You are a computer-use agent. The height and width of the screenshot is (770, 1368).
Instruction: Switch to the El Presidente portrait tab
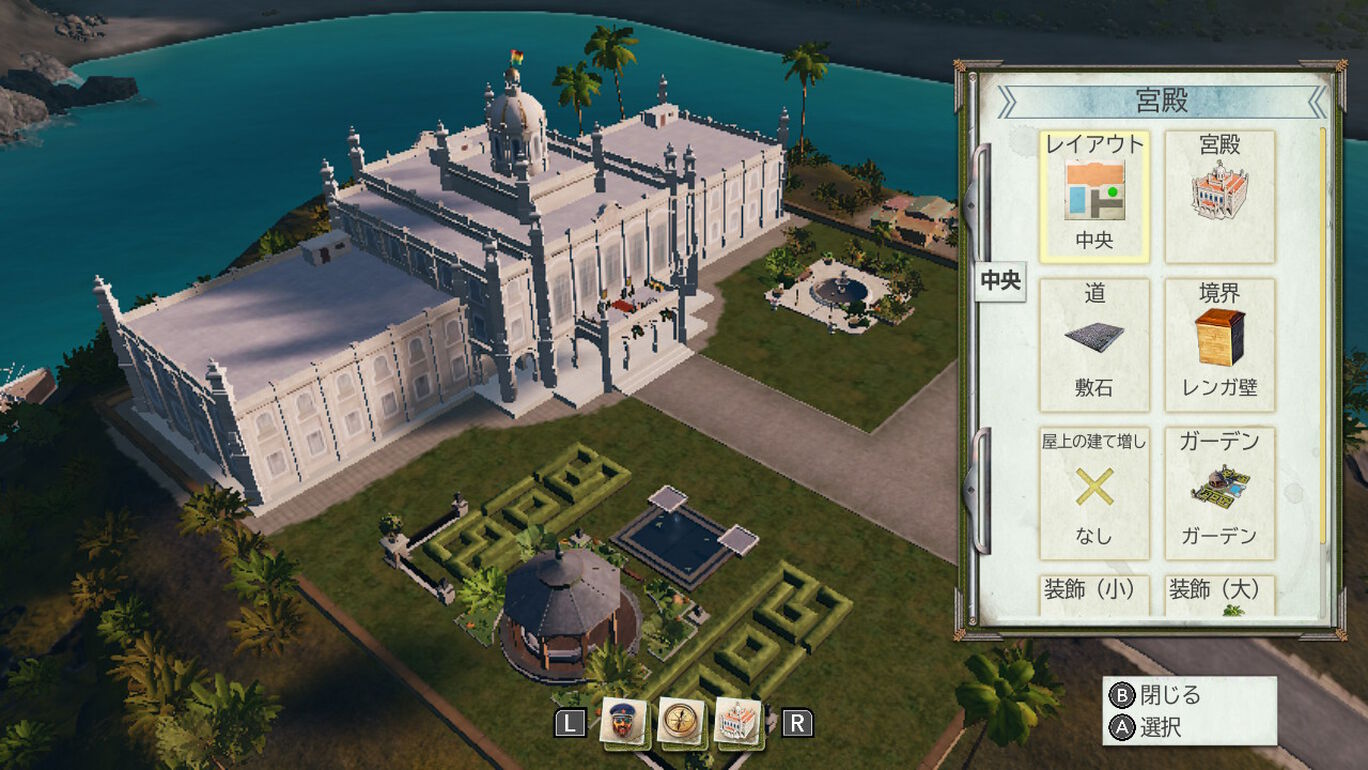click(623, 721)
